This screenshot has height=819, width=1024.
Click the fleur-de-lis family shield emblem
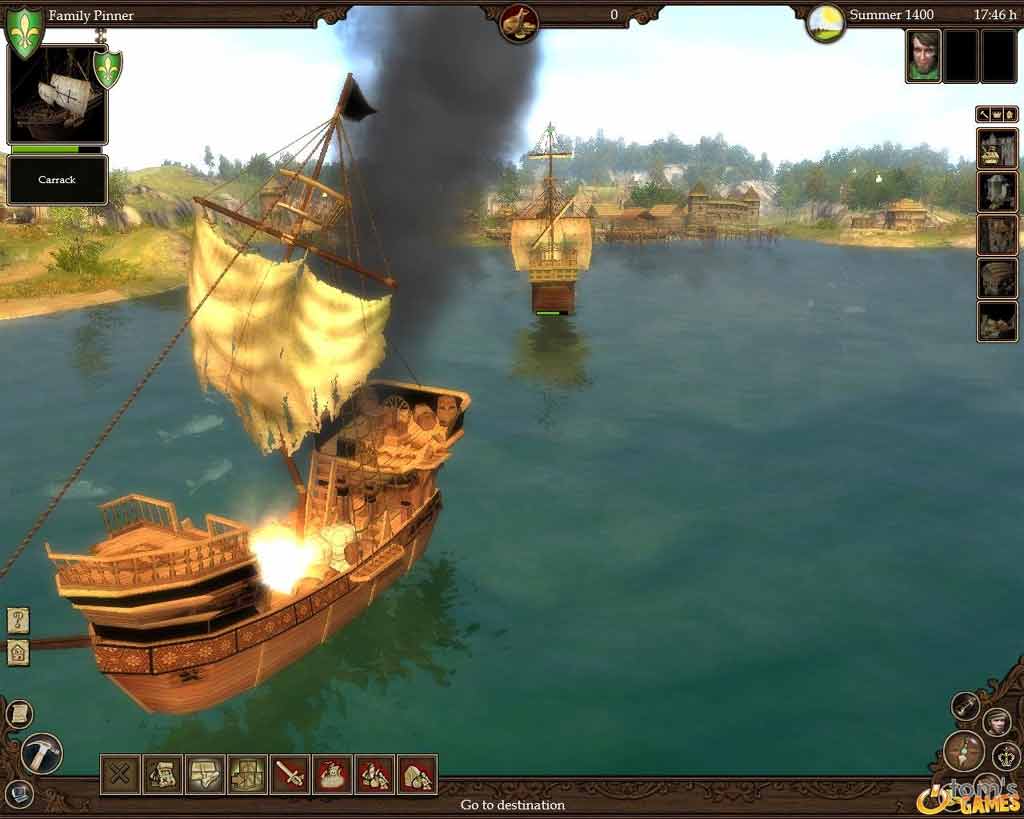click(24, 30)
